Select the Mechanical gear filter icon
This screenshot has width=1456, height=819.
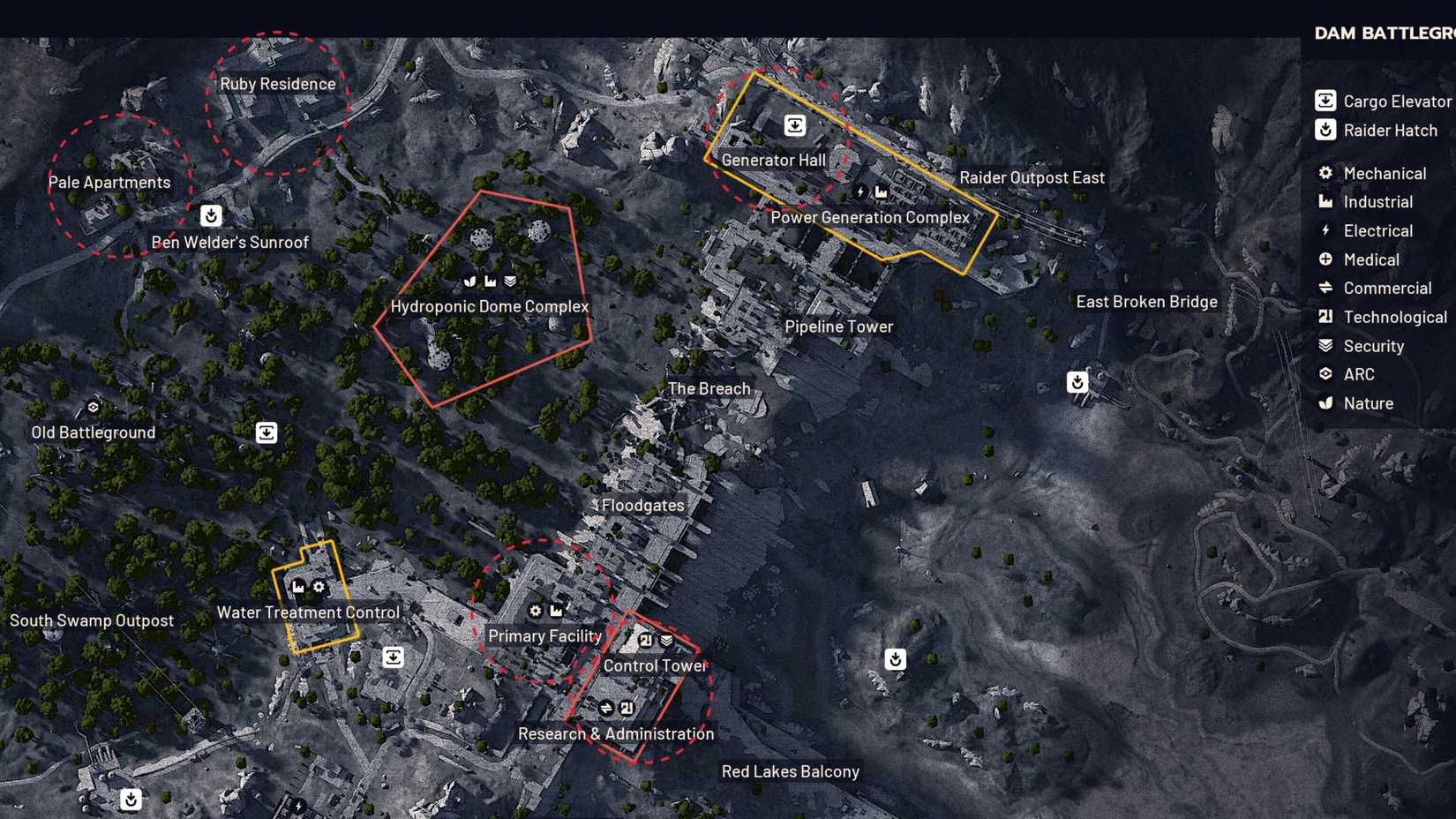point(1325,173)
